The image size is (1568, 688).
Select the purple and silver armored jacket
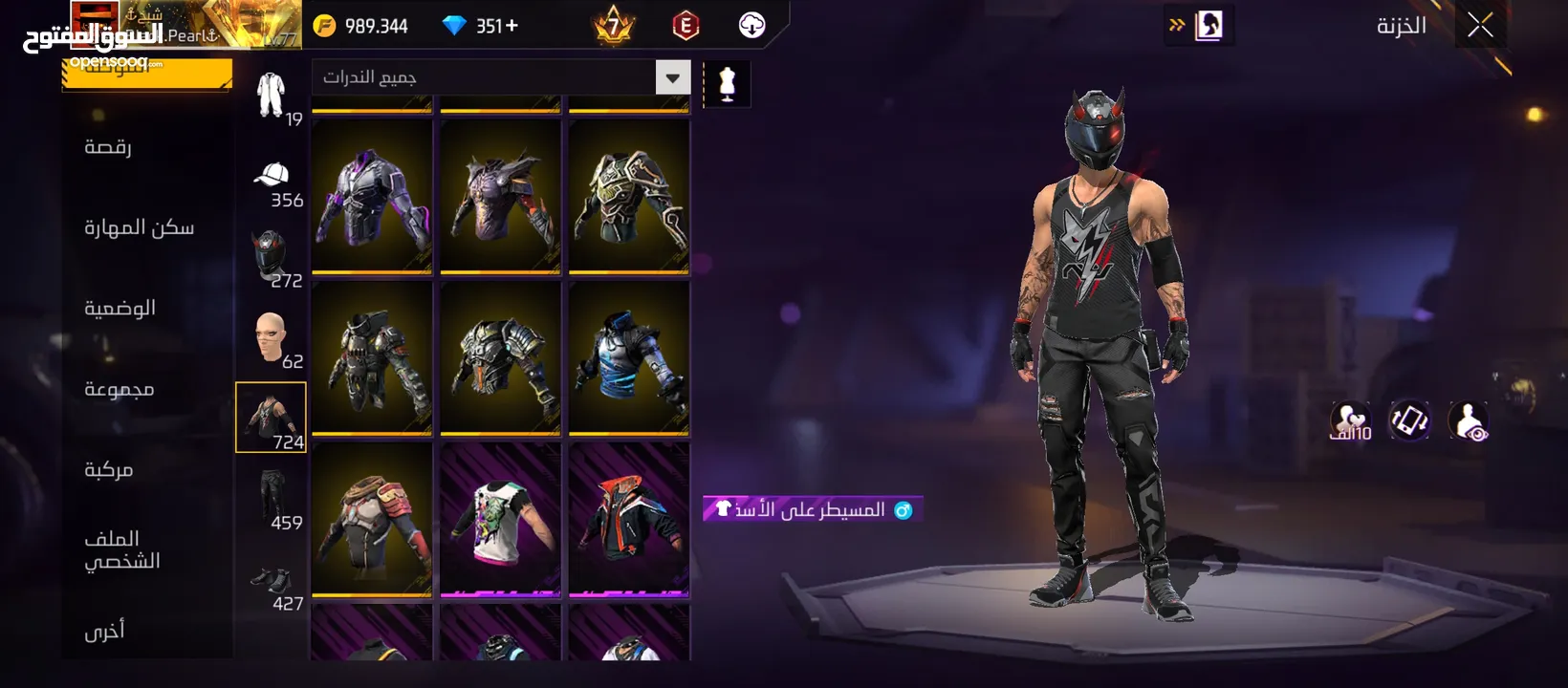tap(372, 197)
